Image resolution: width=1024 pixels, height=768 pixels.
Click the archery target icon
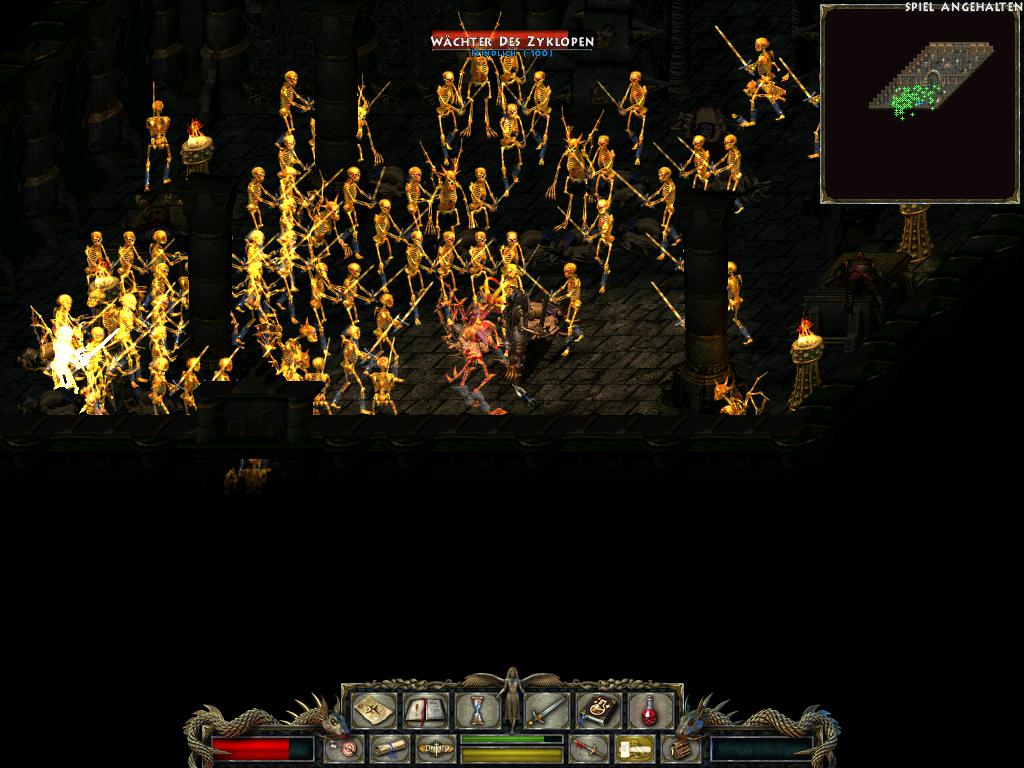[x=346, y=748]
